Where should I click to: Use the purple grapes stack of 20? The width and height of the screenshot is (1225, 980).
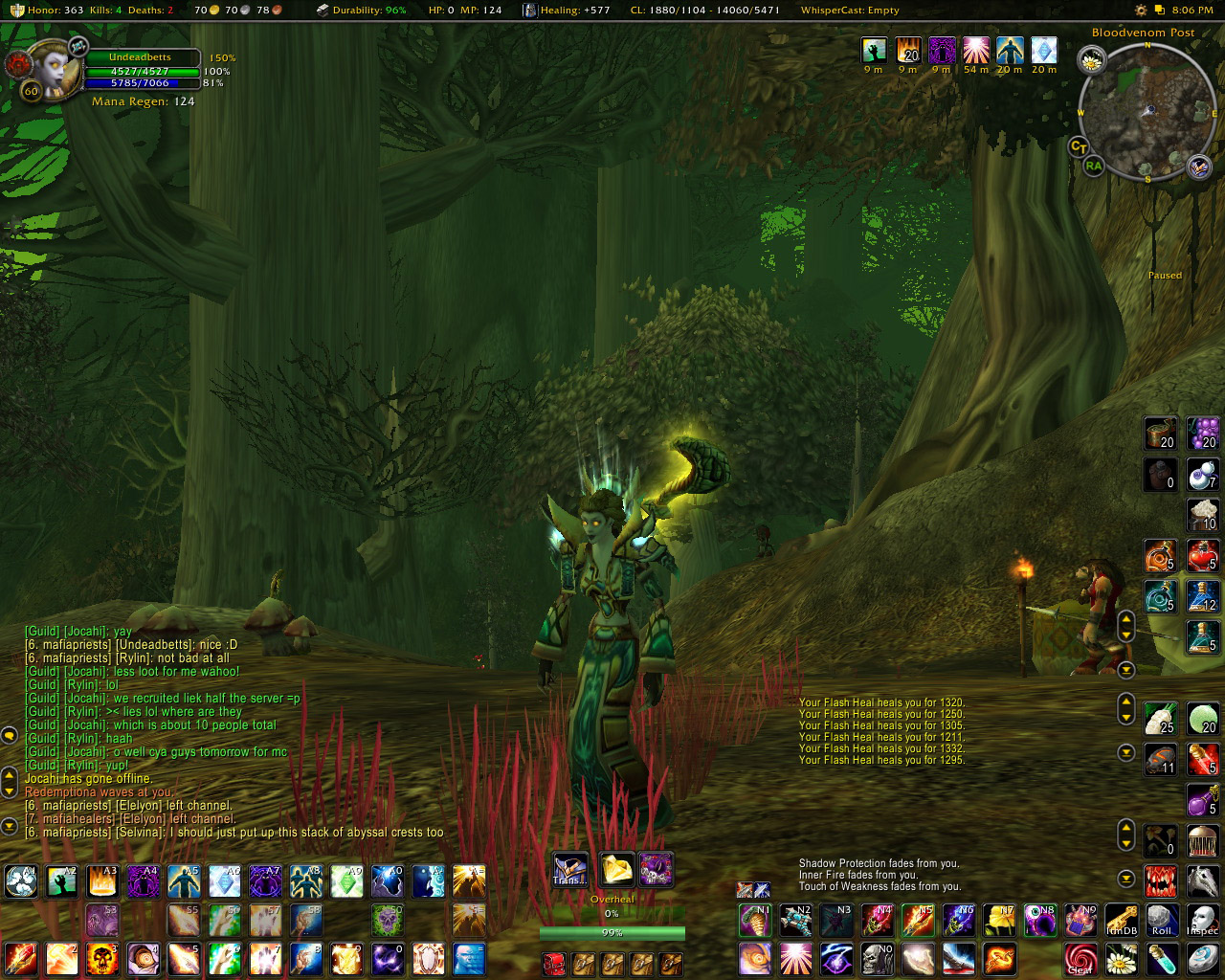point(1203,433)
